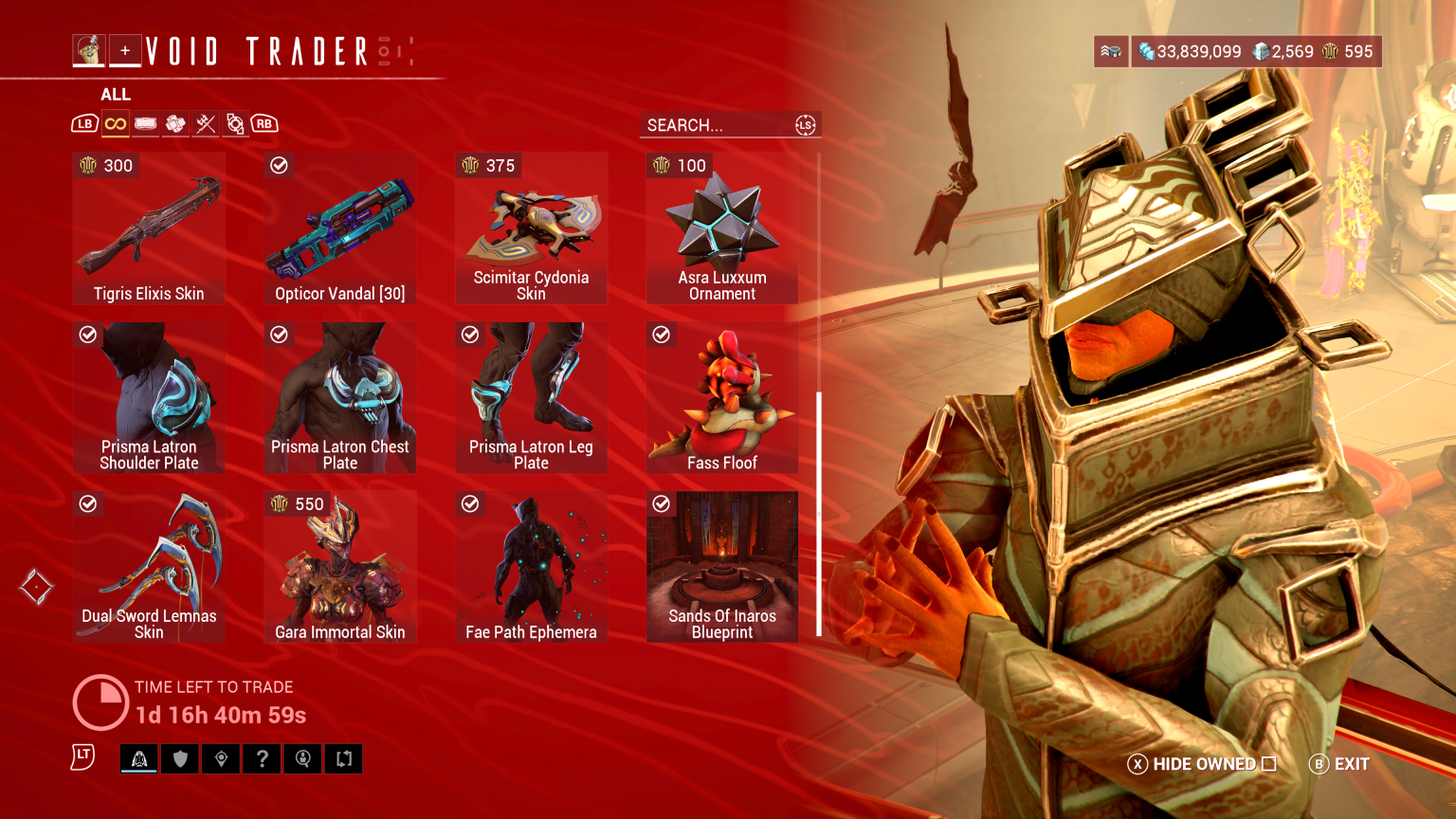1456x819 pixels.
Task: Click the Void Trader figure icon in bottom bar
Action: (x=138, y=758)
